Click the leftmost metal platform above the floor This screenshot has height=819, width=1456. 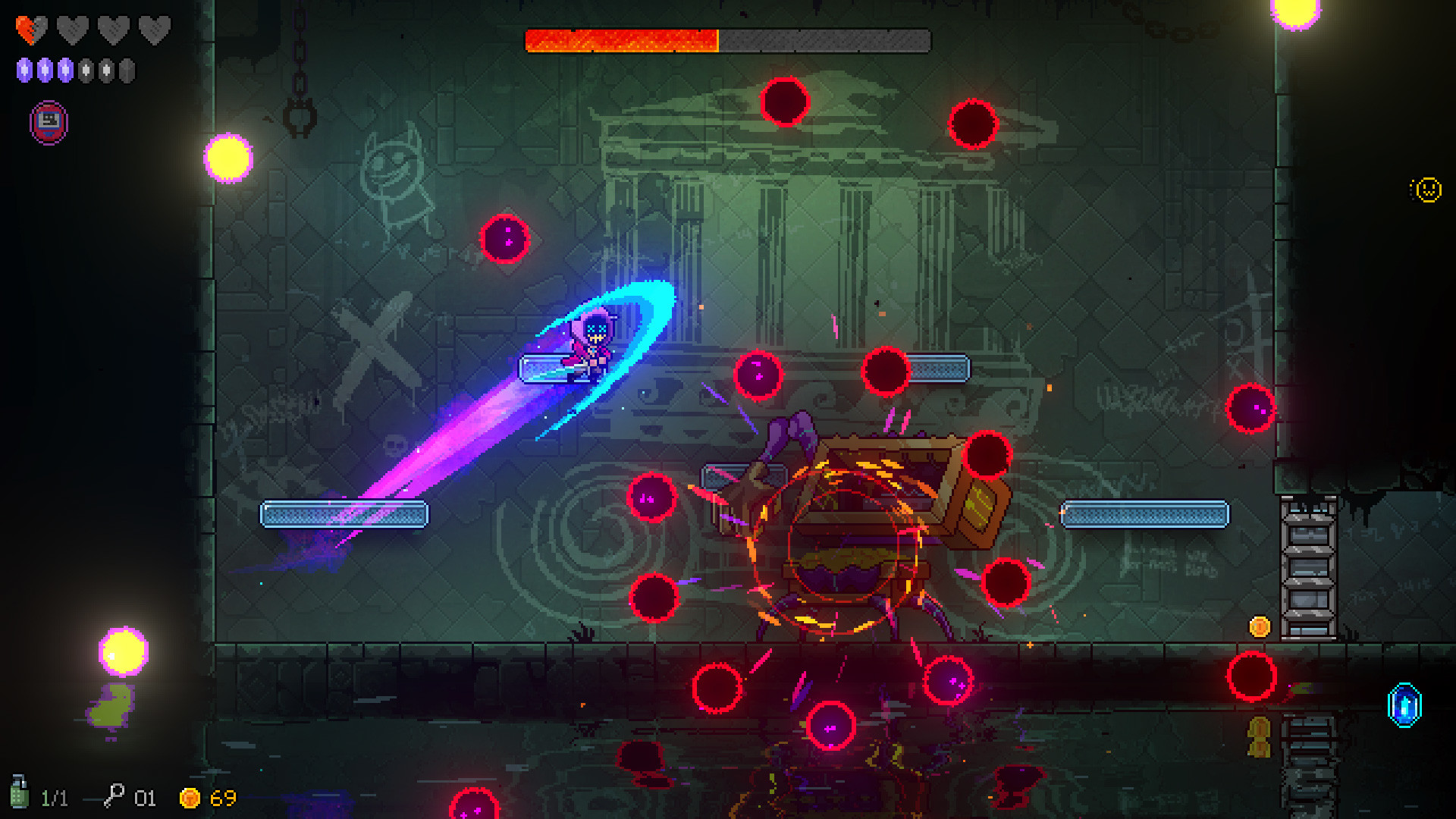pyautogui.click(x=345, y=514)
